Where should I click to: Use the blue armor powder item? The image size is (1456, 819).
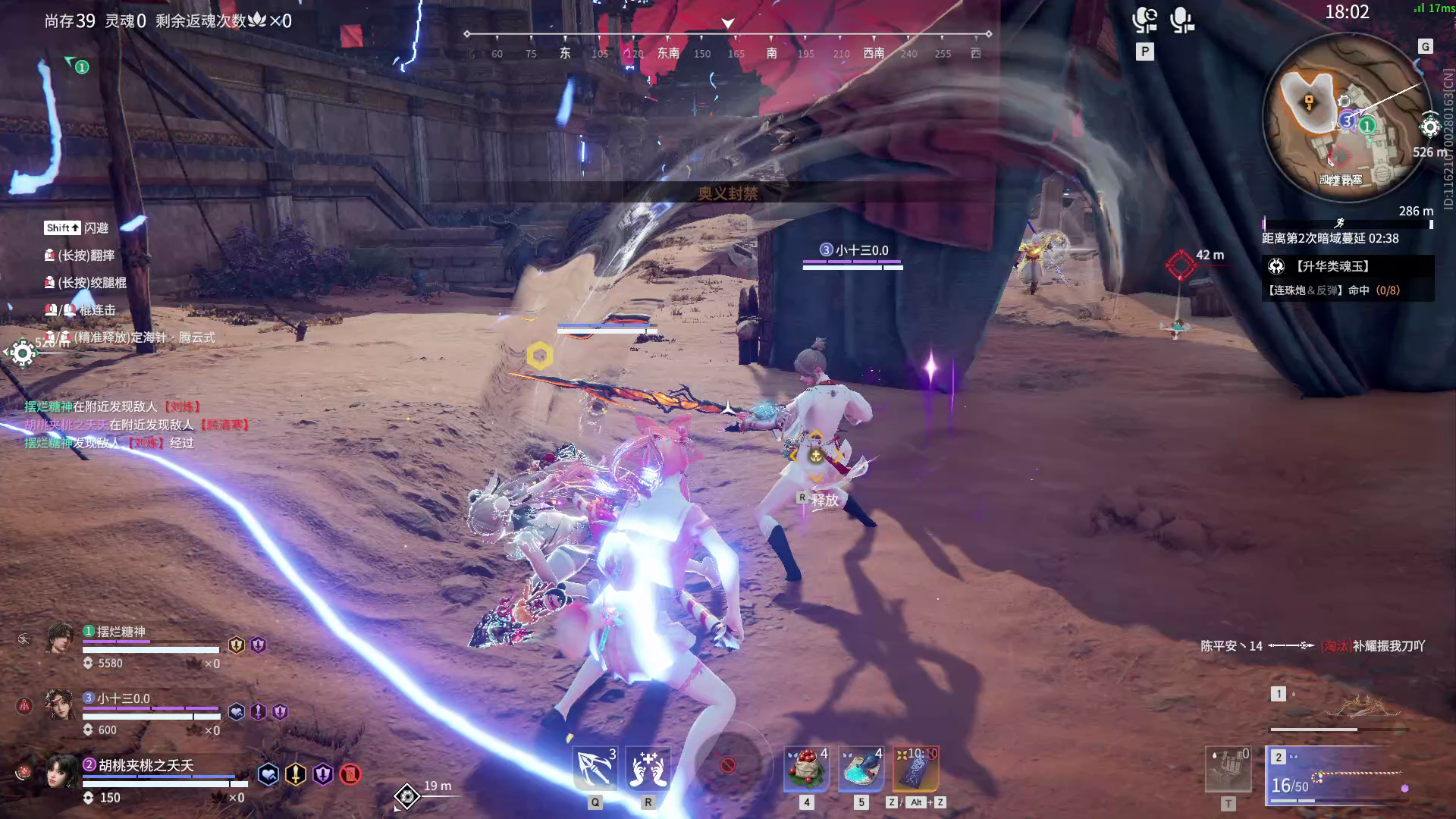pyautogui.click(x=861, y=769)
